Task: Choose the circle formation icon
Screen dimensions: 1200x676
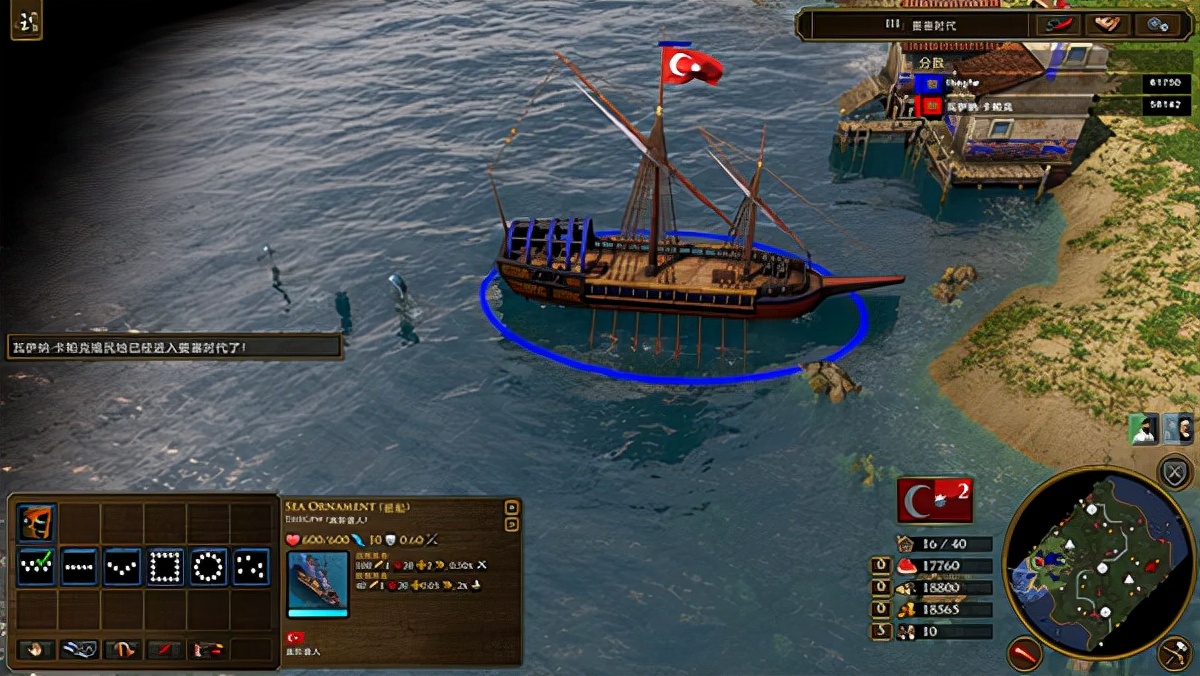Action: (209, 567)
